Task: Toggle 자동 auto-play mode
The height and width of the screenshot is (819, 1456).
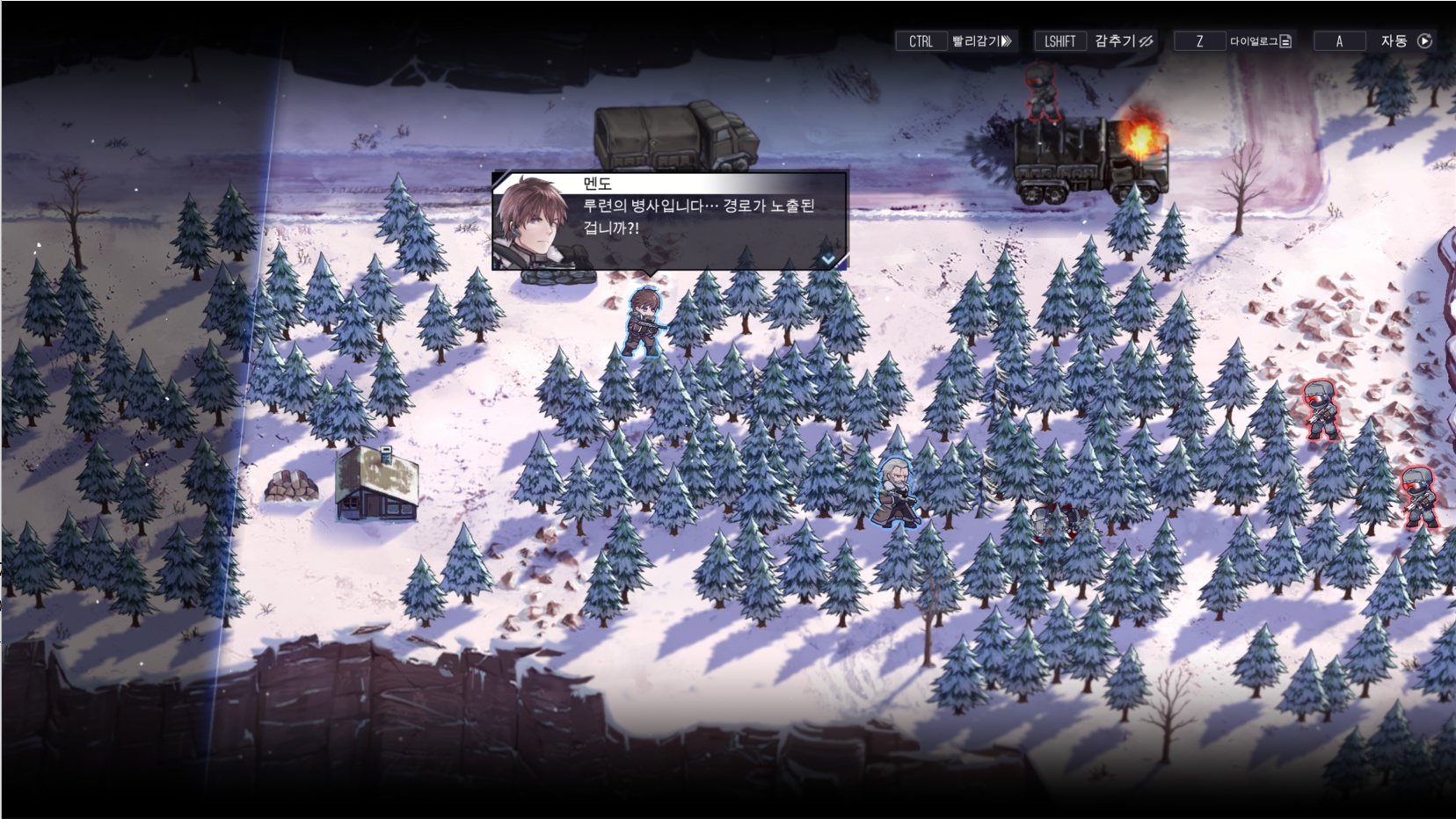Action: point(1404,41)
